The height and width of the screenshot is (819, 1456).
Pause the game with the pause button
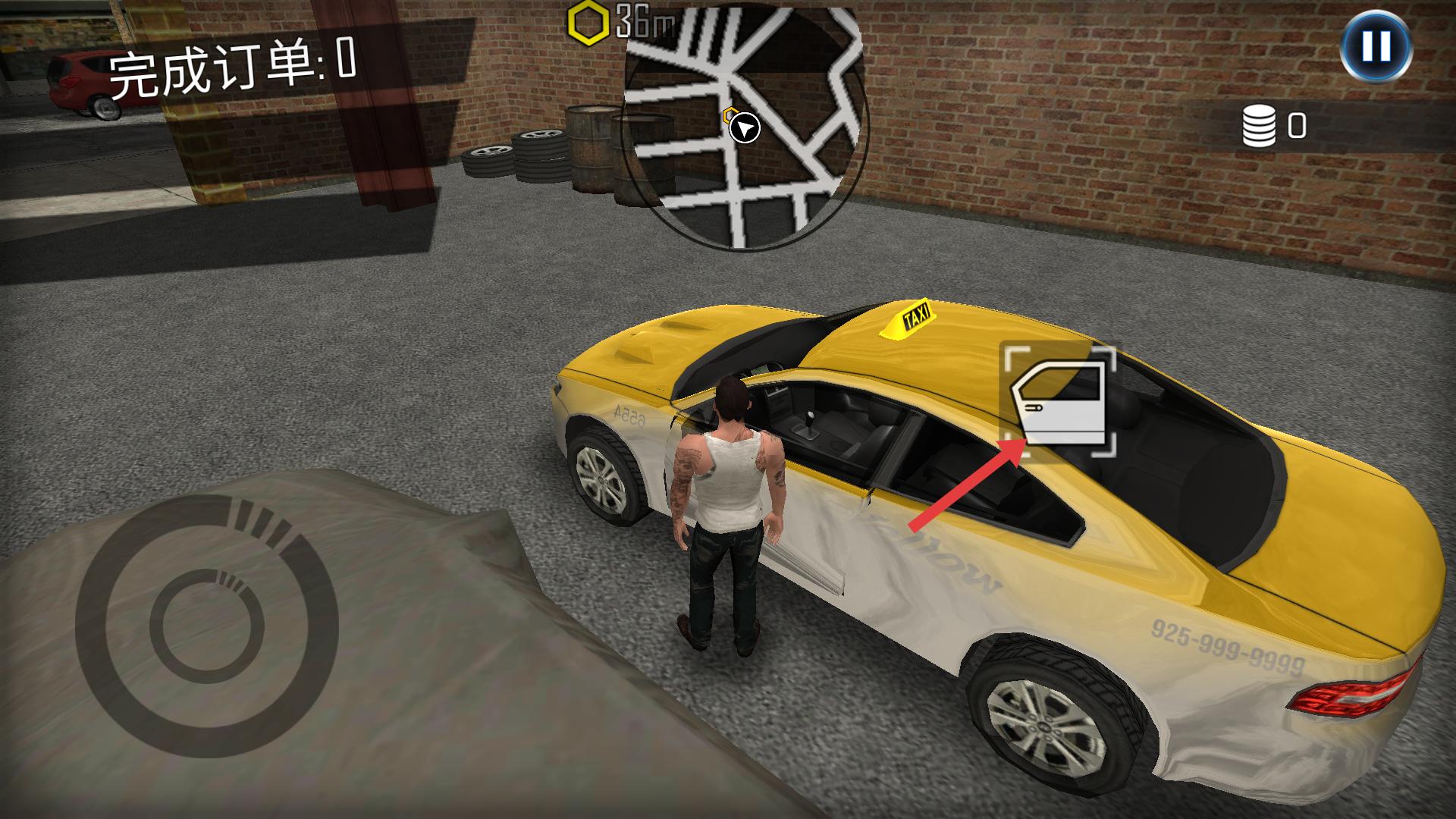coord(1376,46)
